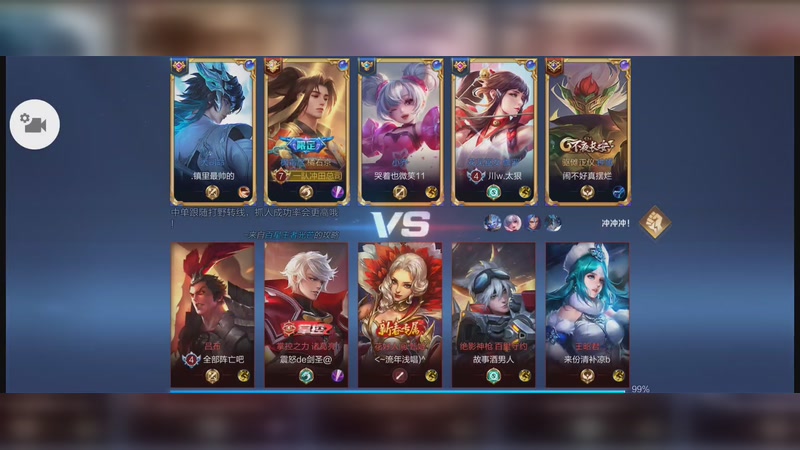The height and width of the screenshot is (450, 800).
Task: Send the 冲冲冲! cheer with diamond button
Action: (x=655, y=222)
